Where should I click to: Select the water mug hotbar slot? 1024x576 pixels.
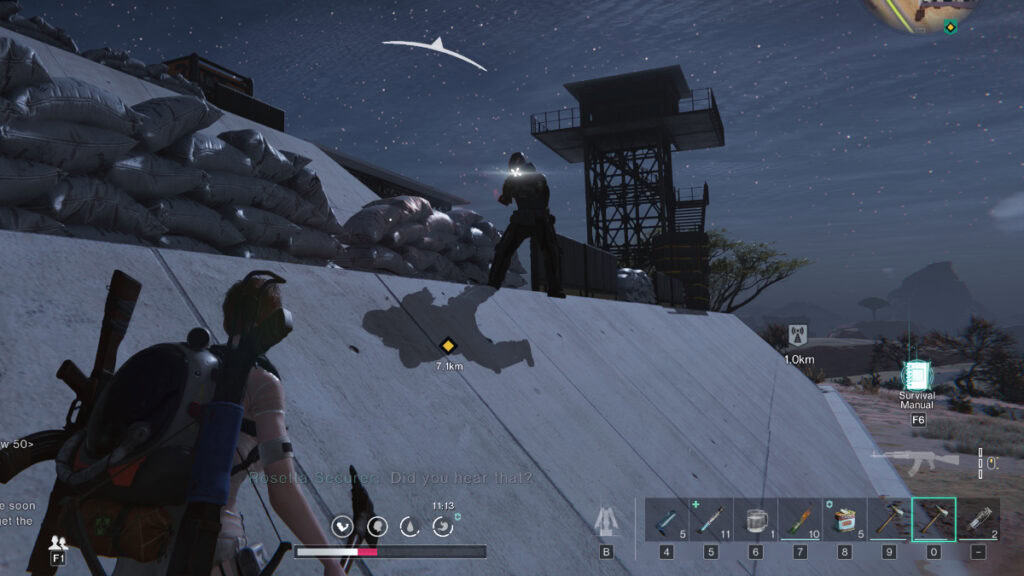pos(756,519)
